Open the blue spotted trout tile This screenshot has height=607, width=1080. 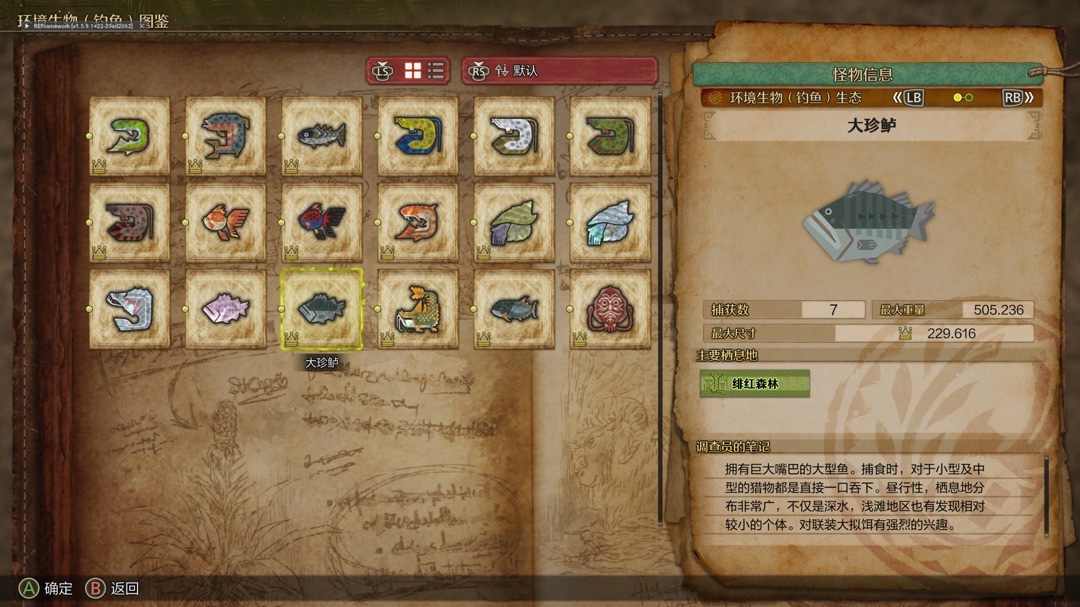tap(225, 135)
